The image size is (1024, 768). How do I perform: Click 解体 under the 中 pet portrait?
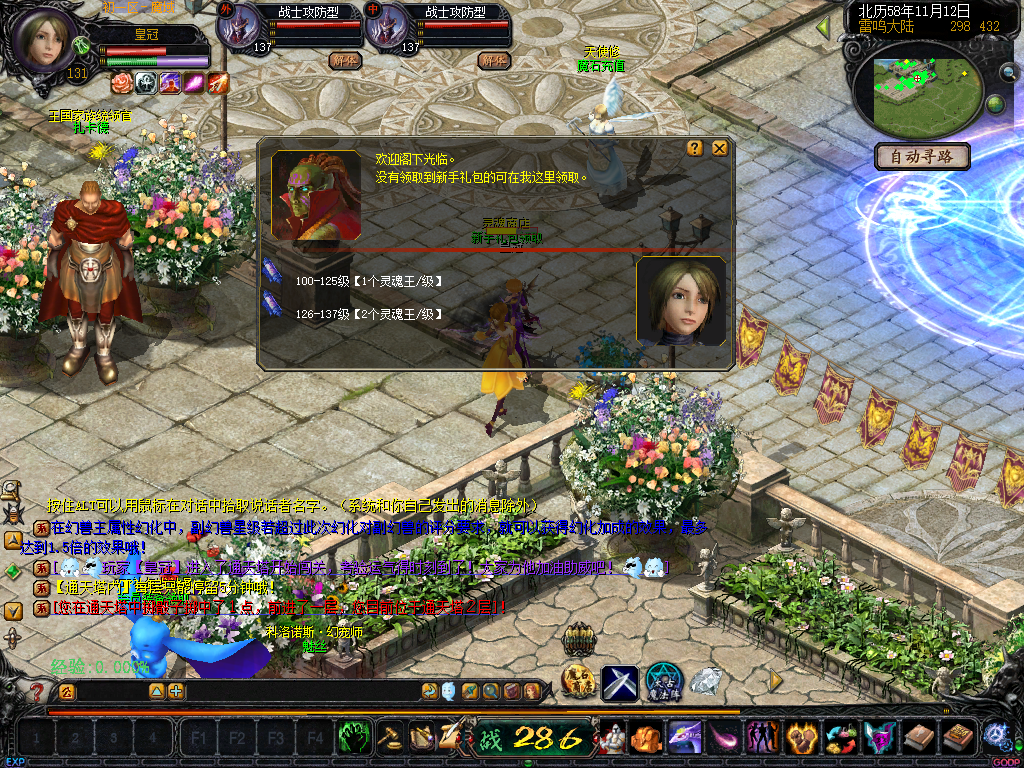coord(493,60)
